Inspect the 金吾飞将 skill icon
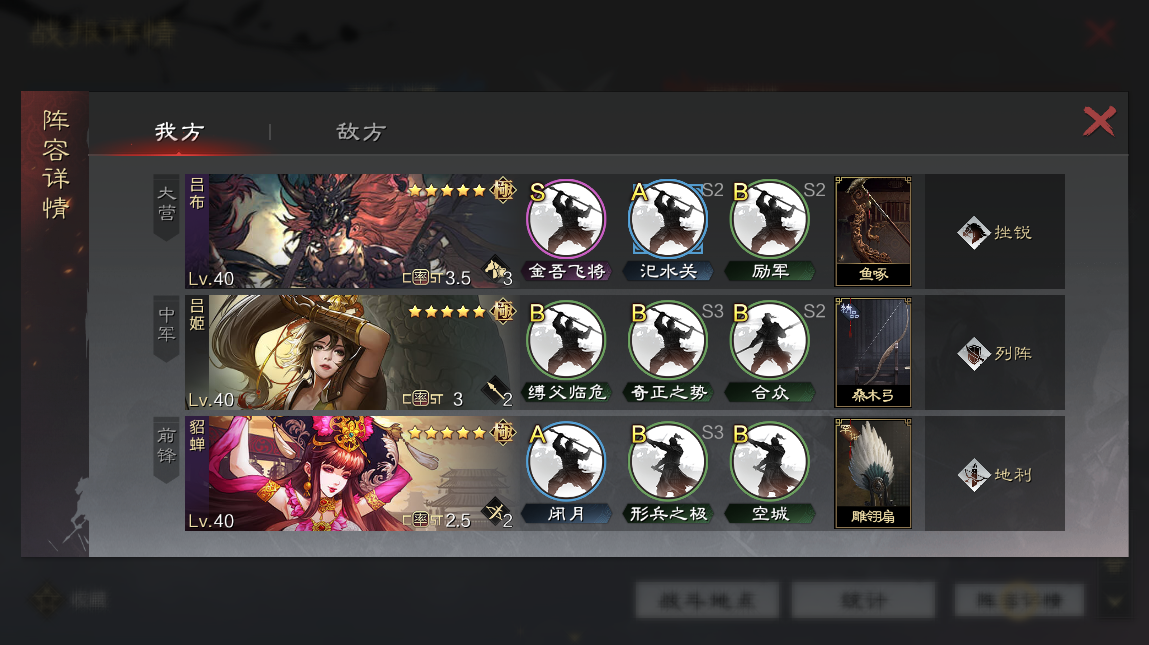The image size is (1149, 645). point(566,220)
